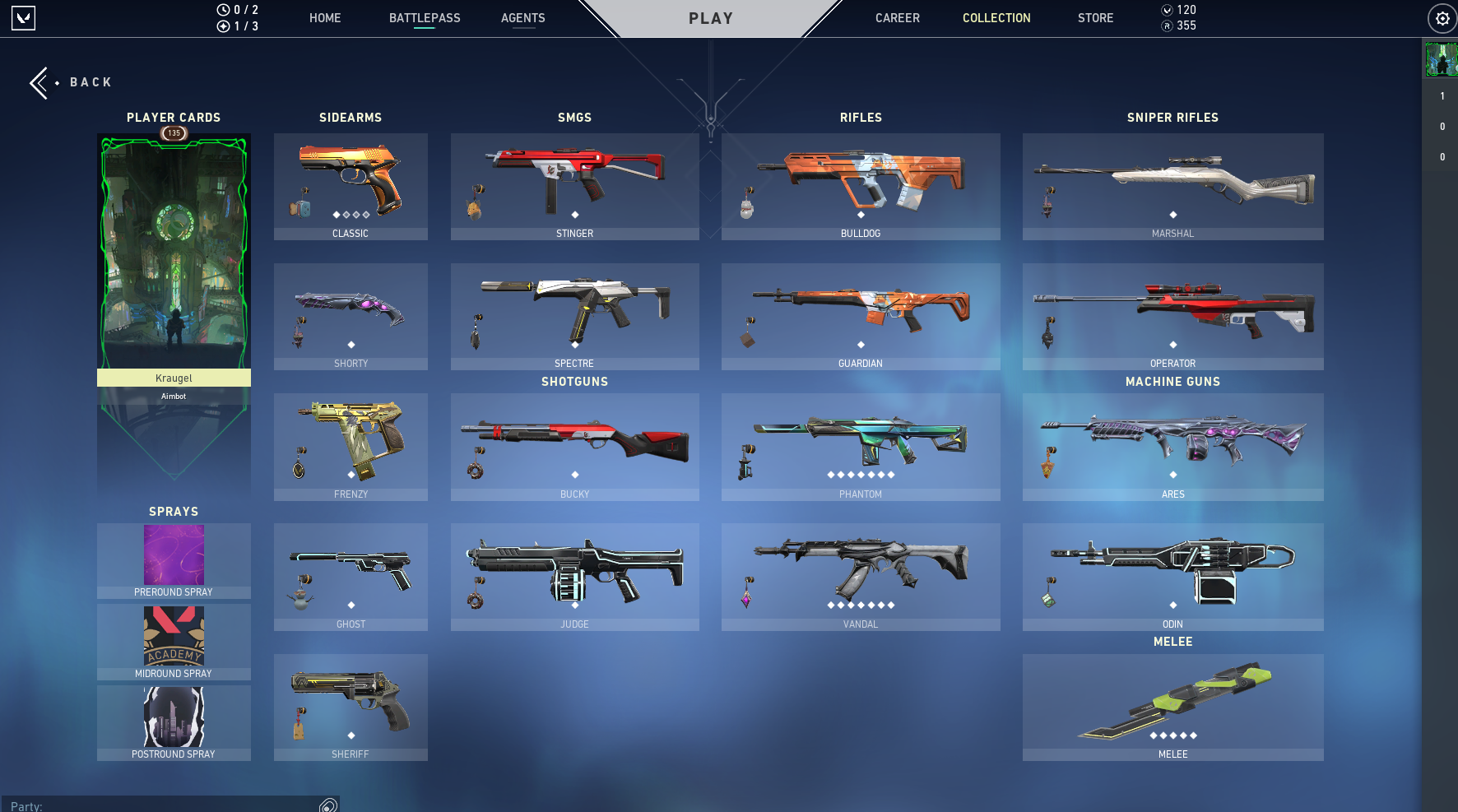Select the Operator sniper rifle tile
The width and height of the screenshot is (1458, 812).
pyautogui.click(x=1172, y=317)
